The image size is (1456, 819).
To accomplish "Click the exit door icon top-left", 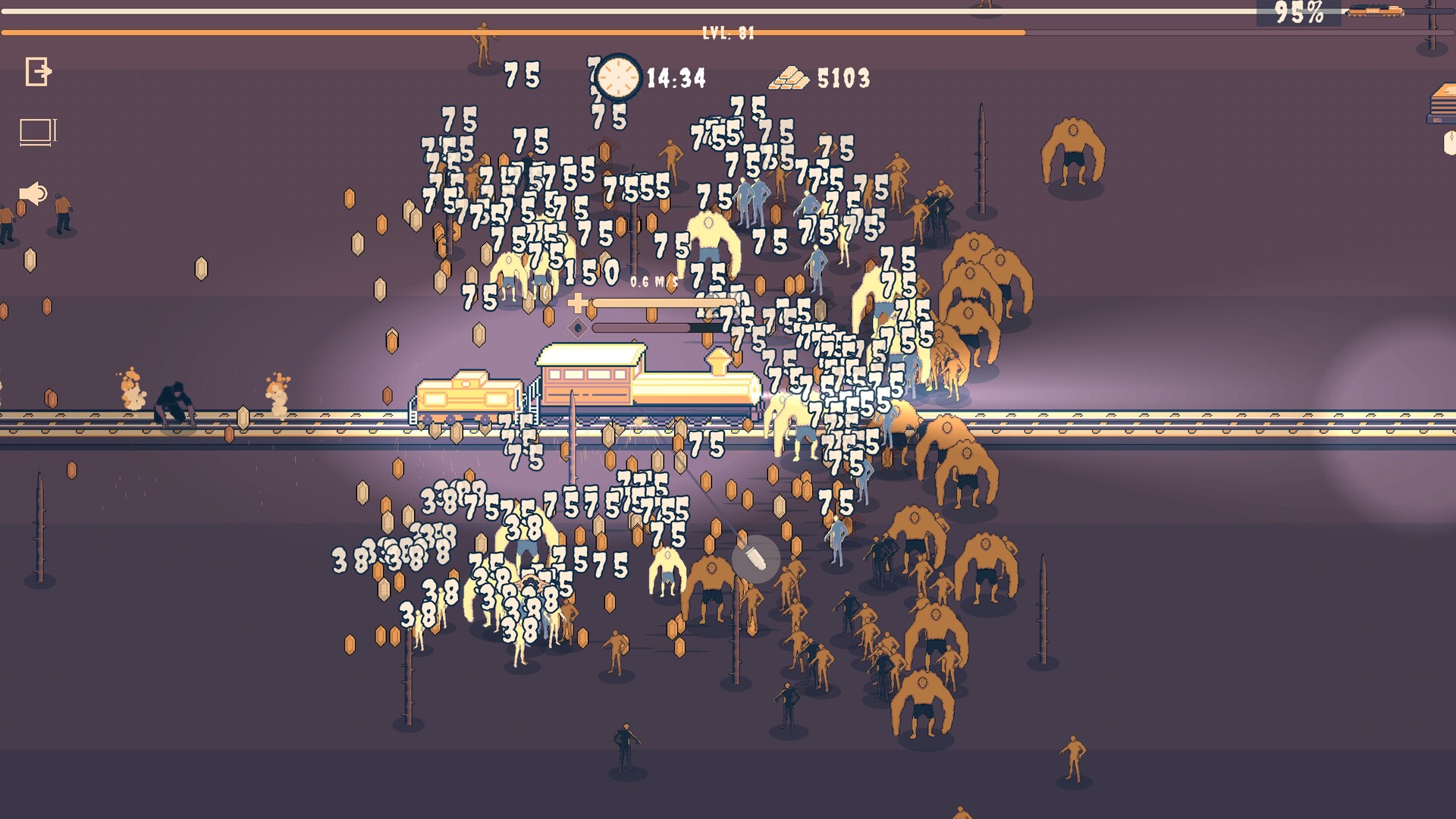I will pyautogui.click(x=38, y=72).
